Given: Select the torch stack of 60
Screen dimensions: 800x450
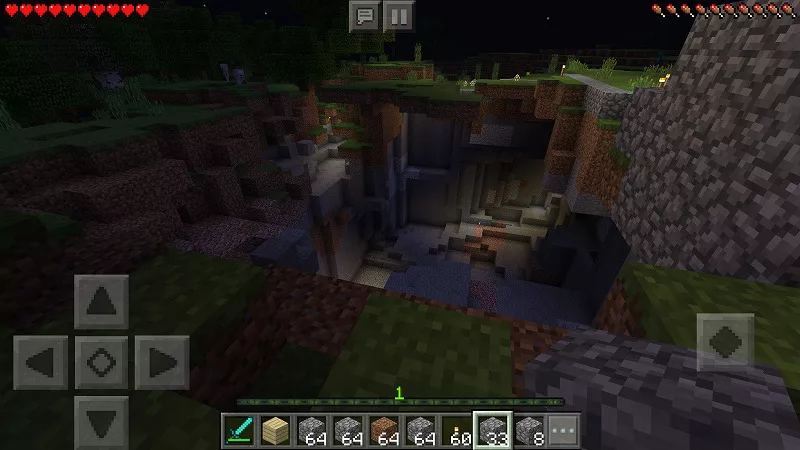Looking at the screenshot, I should (x=457, y=431).
